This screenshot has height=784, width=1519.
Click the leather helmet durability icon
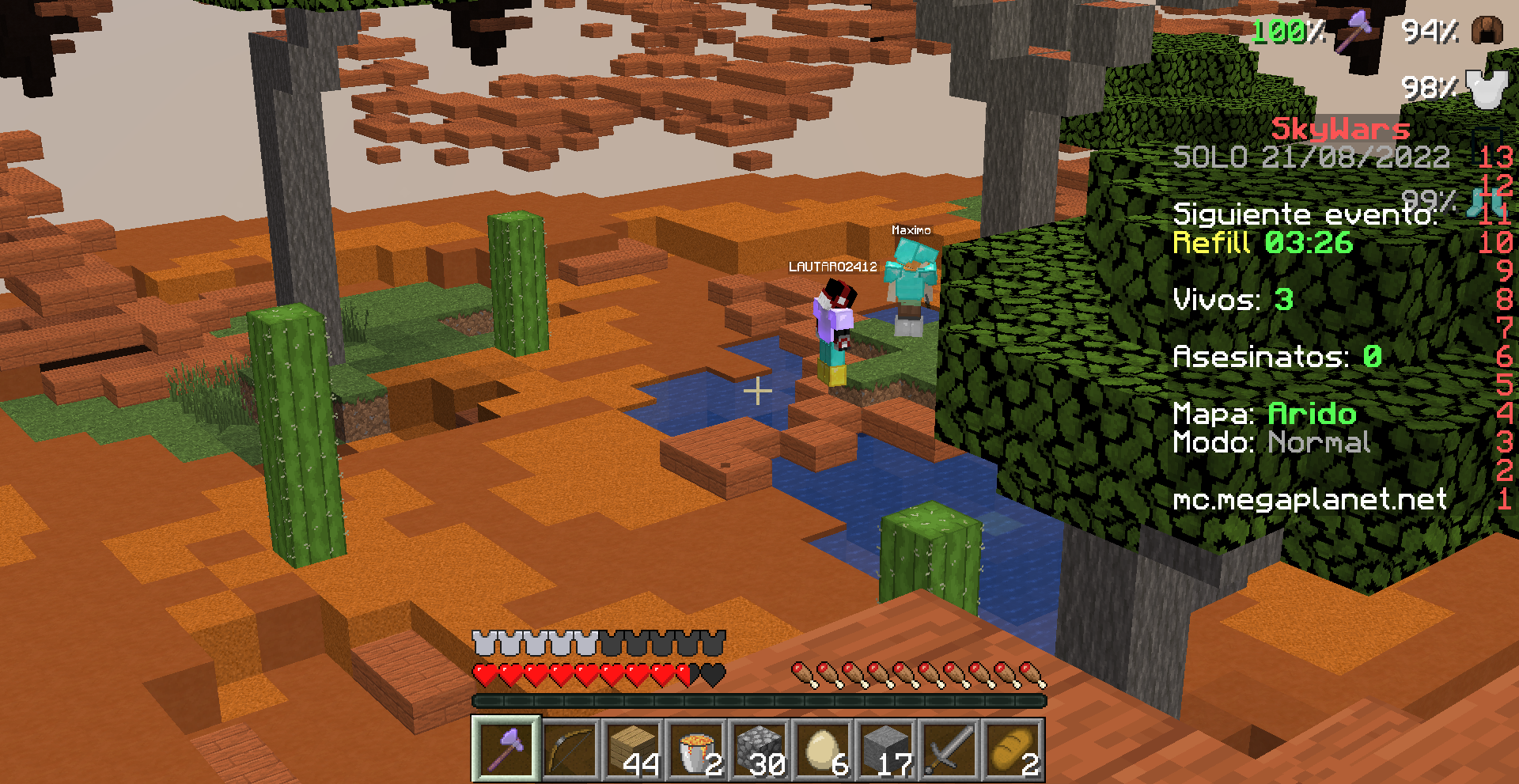click(x=1488, y=32)
